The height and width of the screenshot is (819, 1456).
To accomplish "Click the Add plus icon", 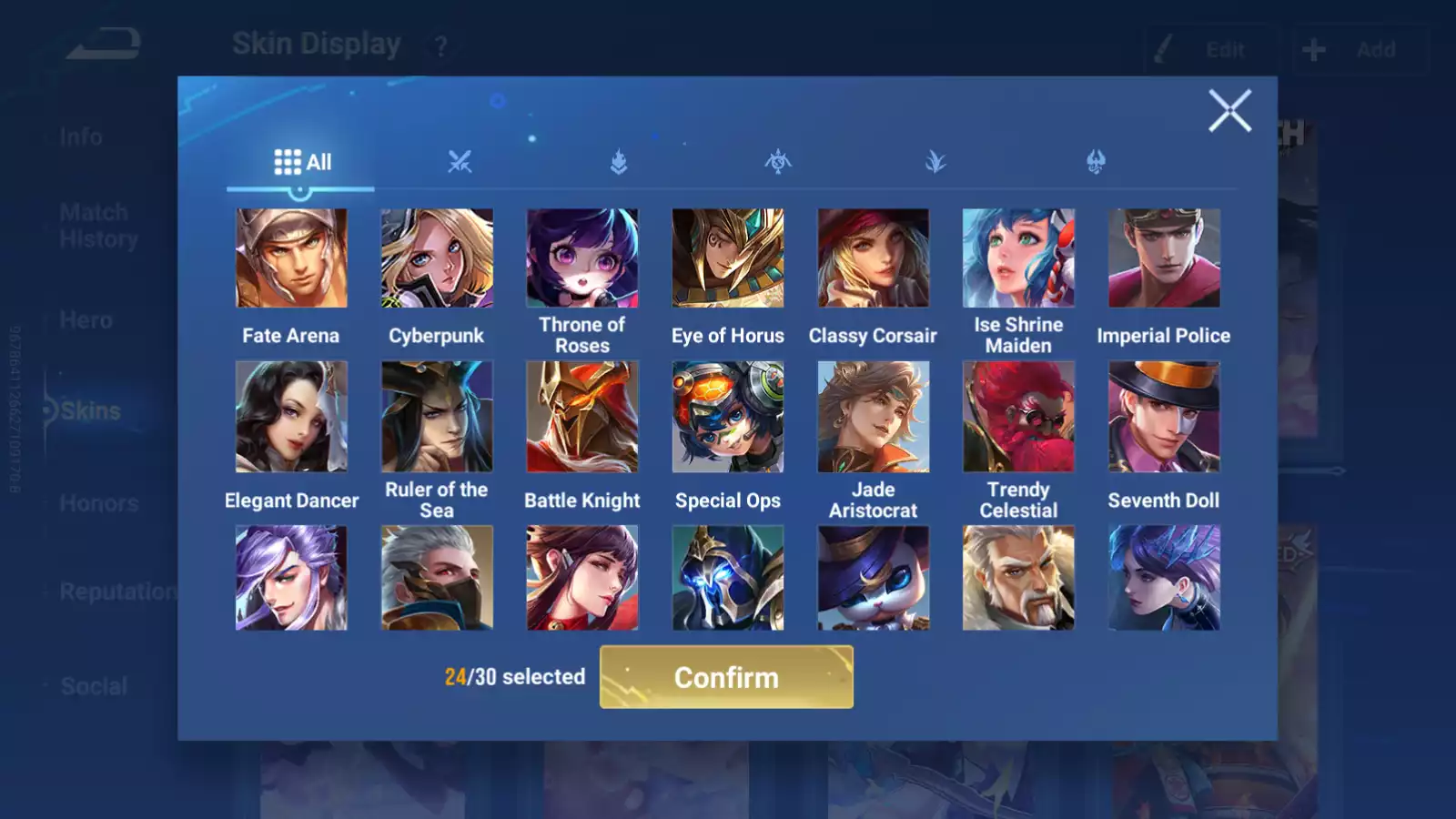I will pos(1313,49).
